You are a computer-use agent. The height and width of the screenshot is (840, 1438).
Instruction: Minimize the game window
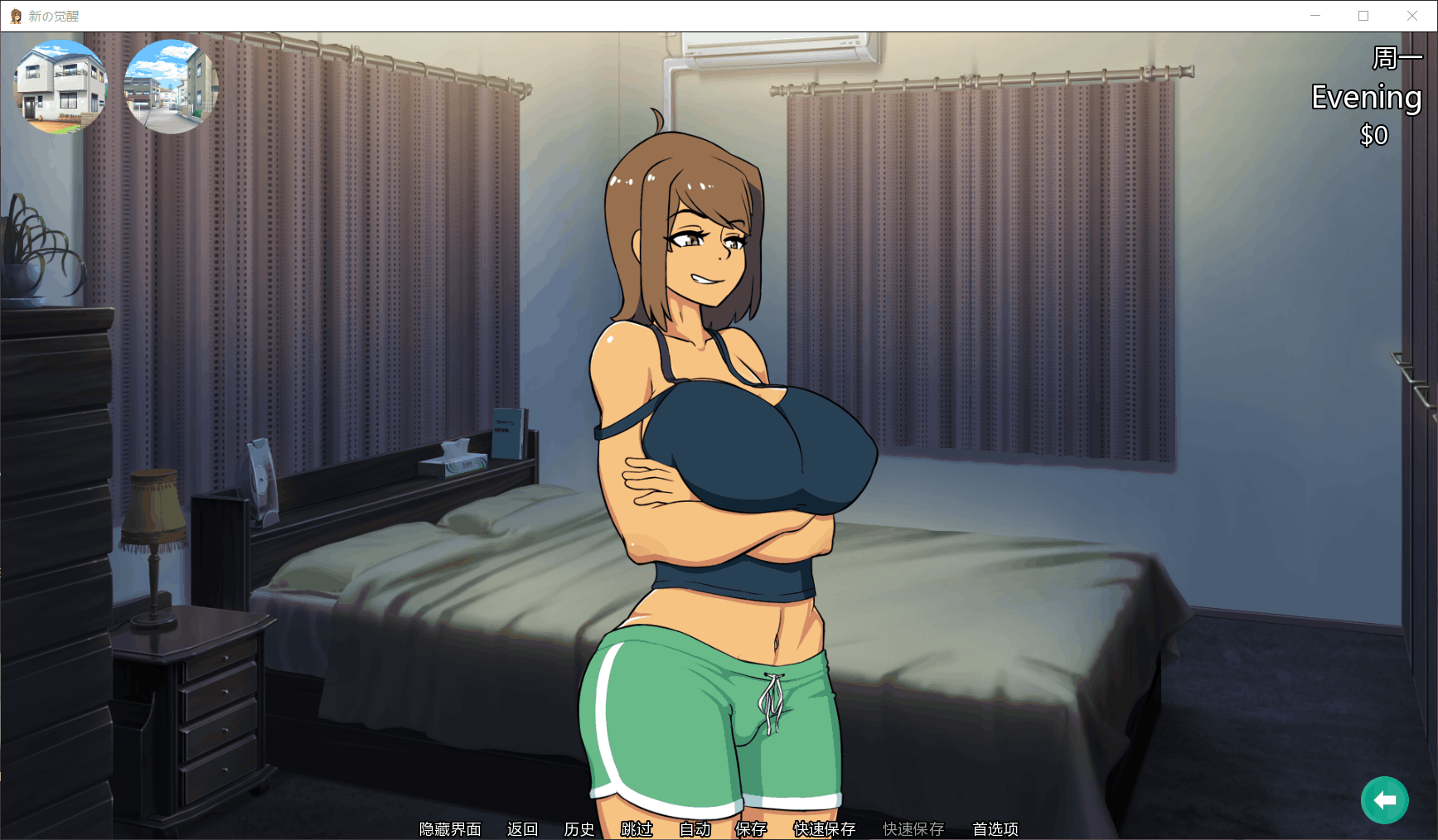click(x=1315, y=15)
